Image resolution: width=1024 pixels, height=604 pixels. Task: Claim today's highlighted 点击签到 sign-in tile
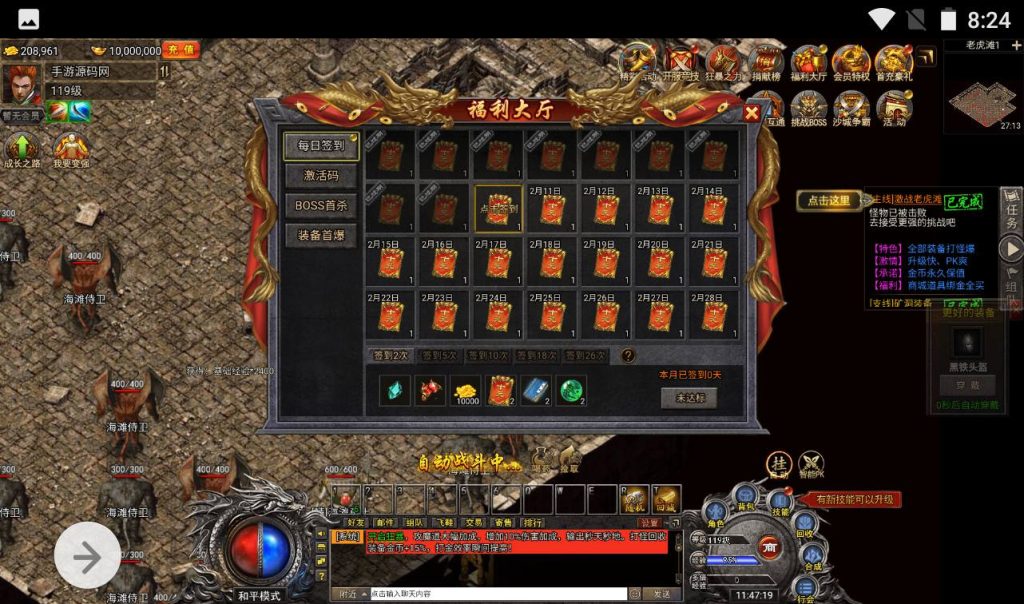point(498,208)
